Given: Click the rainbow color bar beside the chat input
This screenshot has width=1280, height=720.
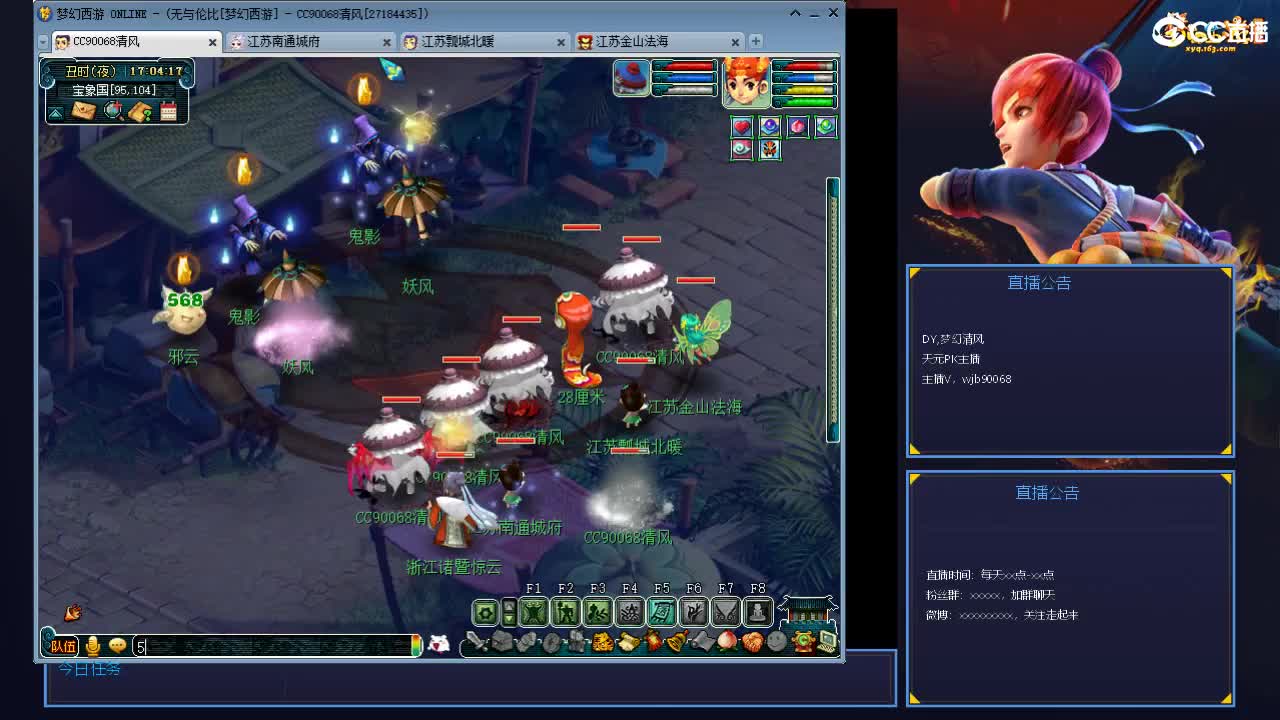Looking at the screenshot, I should click(417, 644).
